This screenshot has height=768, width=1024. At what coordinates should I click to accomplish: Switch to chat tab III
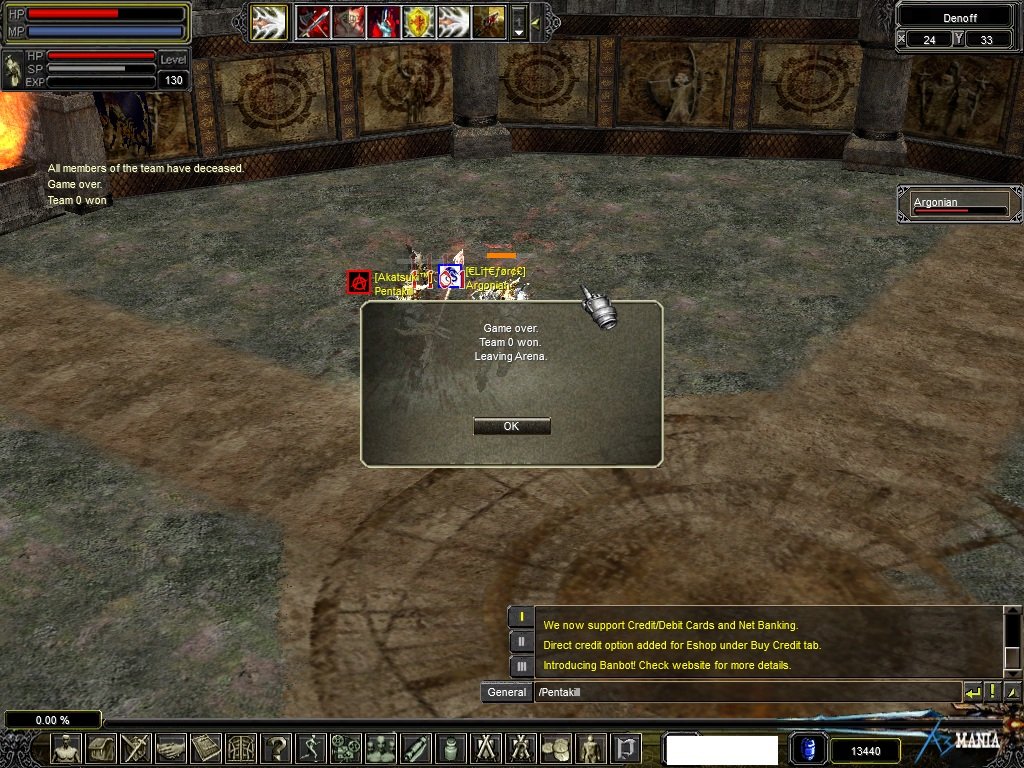pos(521,666)
